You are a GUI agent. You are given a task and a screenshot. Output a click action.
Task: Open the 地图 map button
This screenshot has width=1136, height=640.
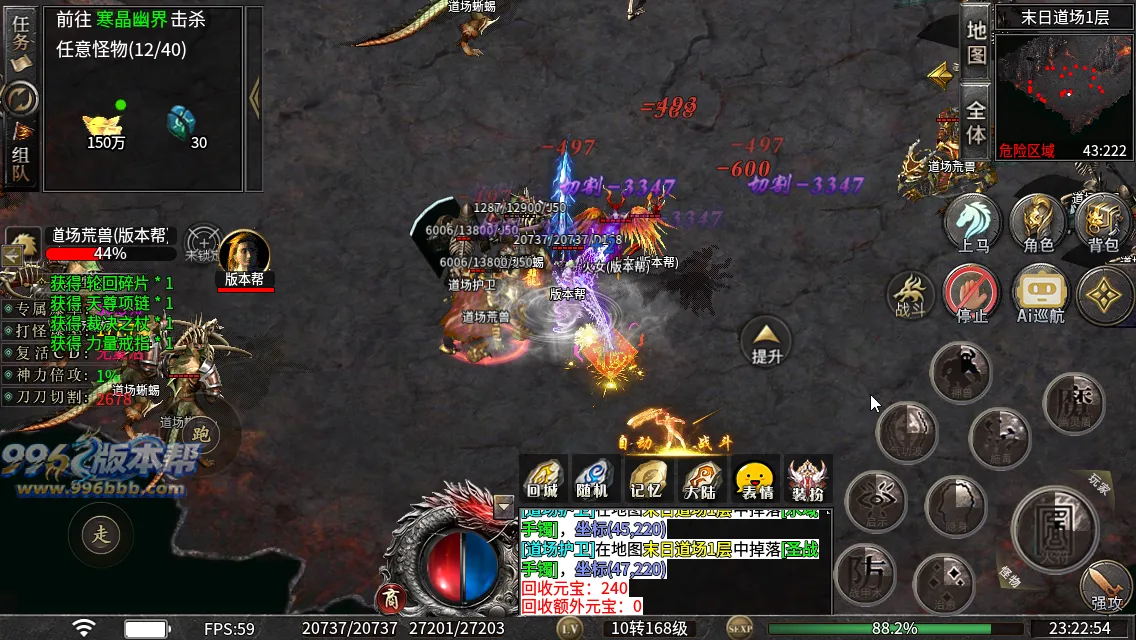tap(976, 42)
